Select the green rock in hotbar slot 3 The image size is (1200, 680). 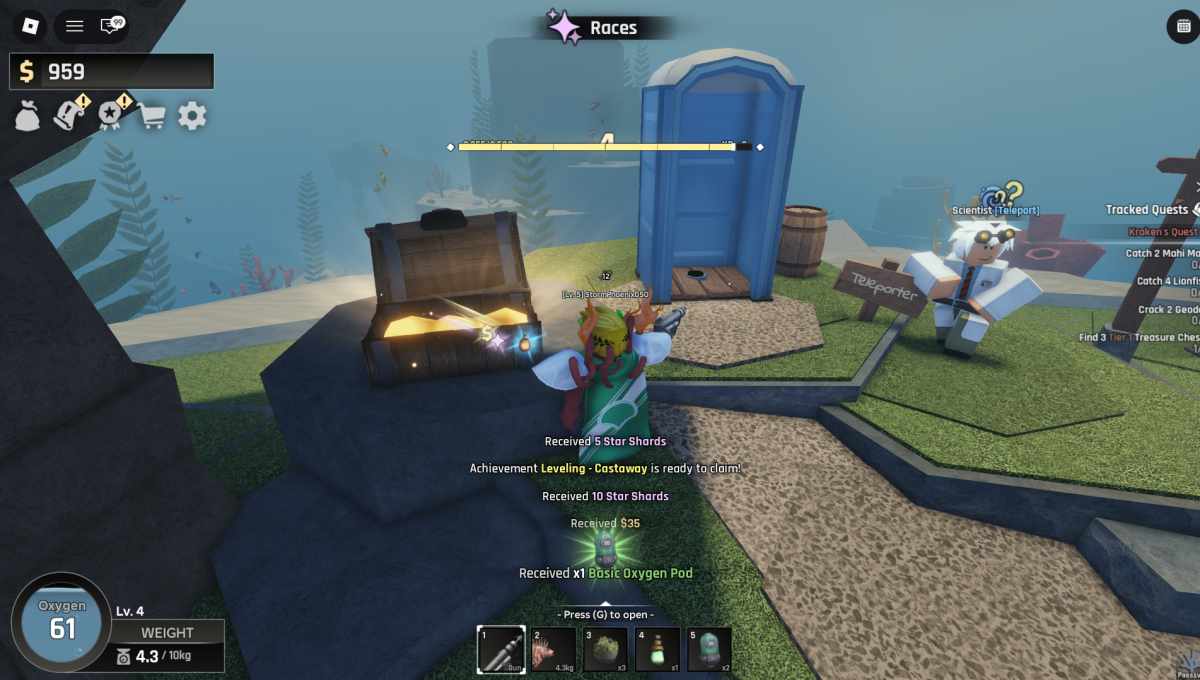coord(605,649)
